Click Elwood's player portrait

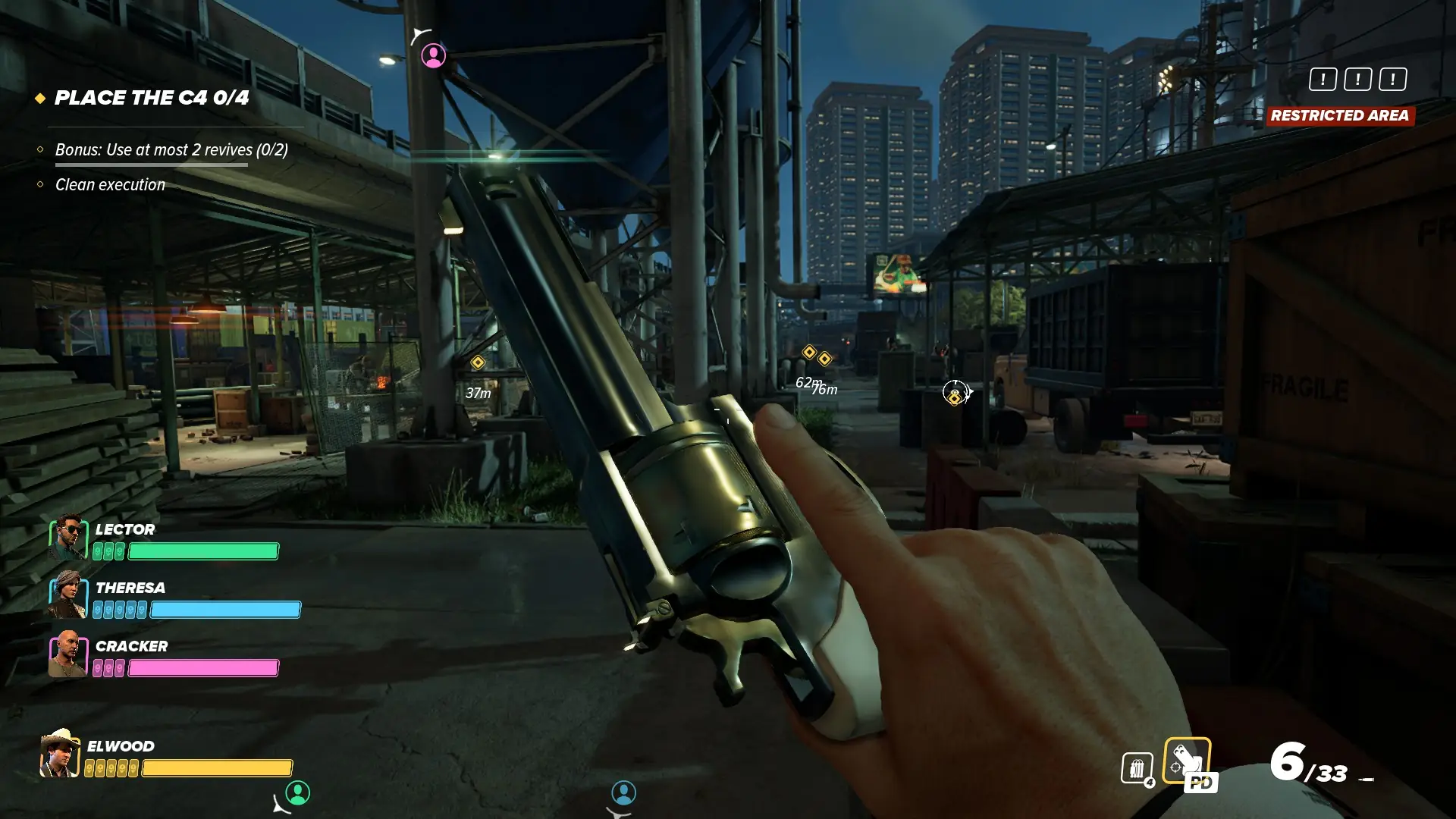pyautogui.click(x=60, y=754)
